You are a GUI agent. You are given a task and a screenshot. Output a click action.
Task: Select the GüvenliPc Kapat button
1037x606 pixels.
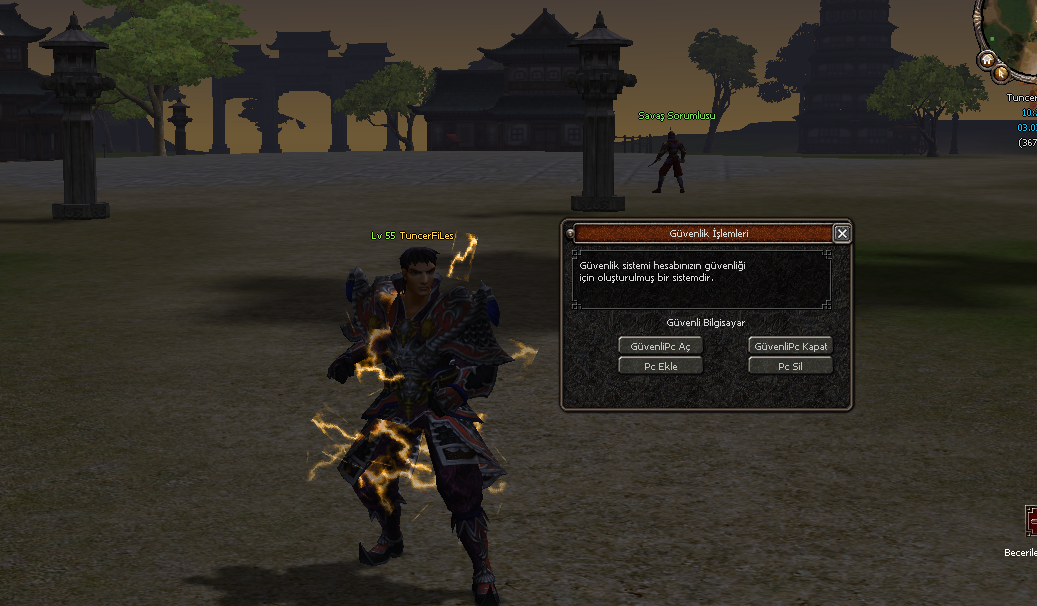click(x=790, y=346)
